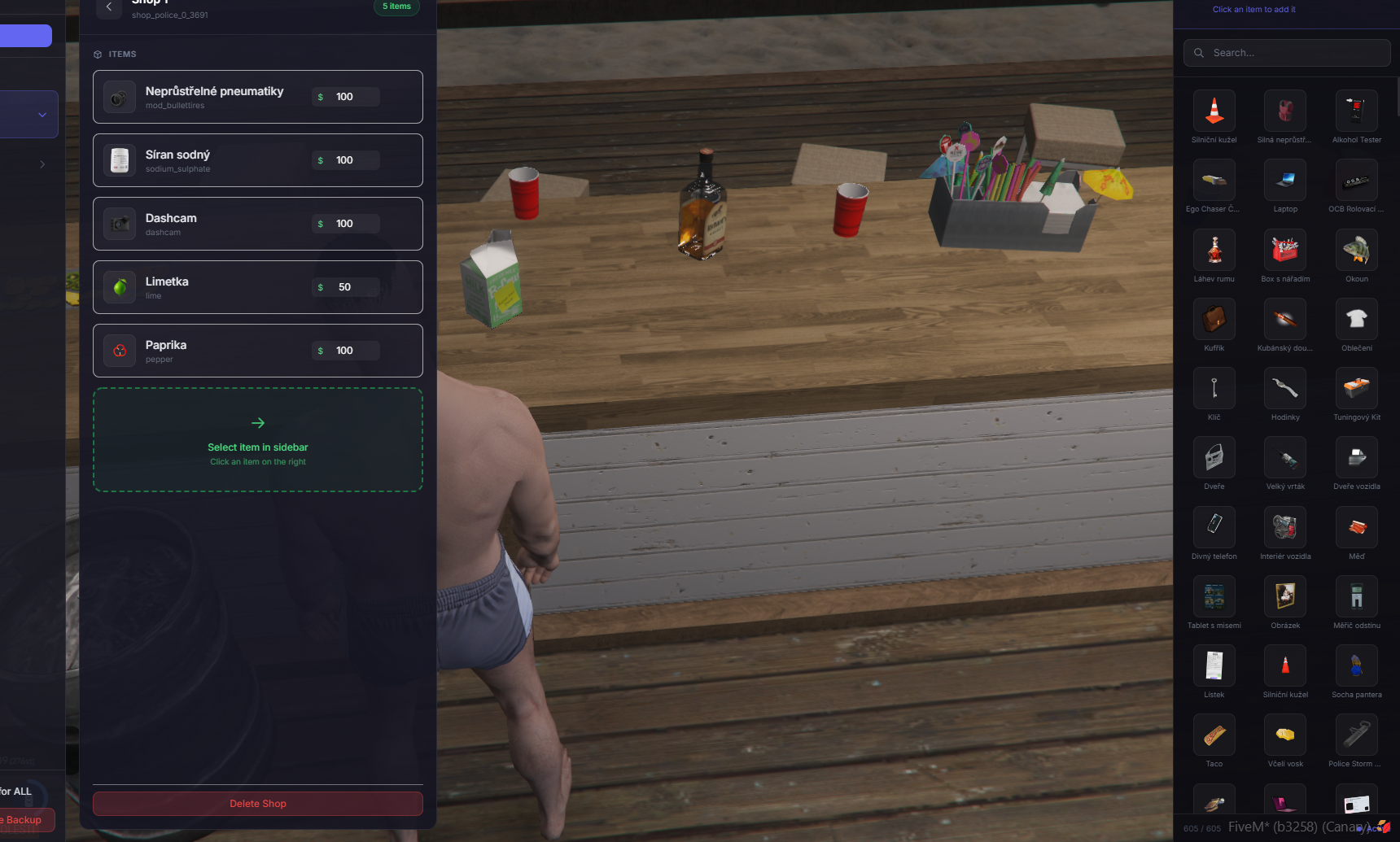Add the Včelí vosk item

tap(1285, 735)
